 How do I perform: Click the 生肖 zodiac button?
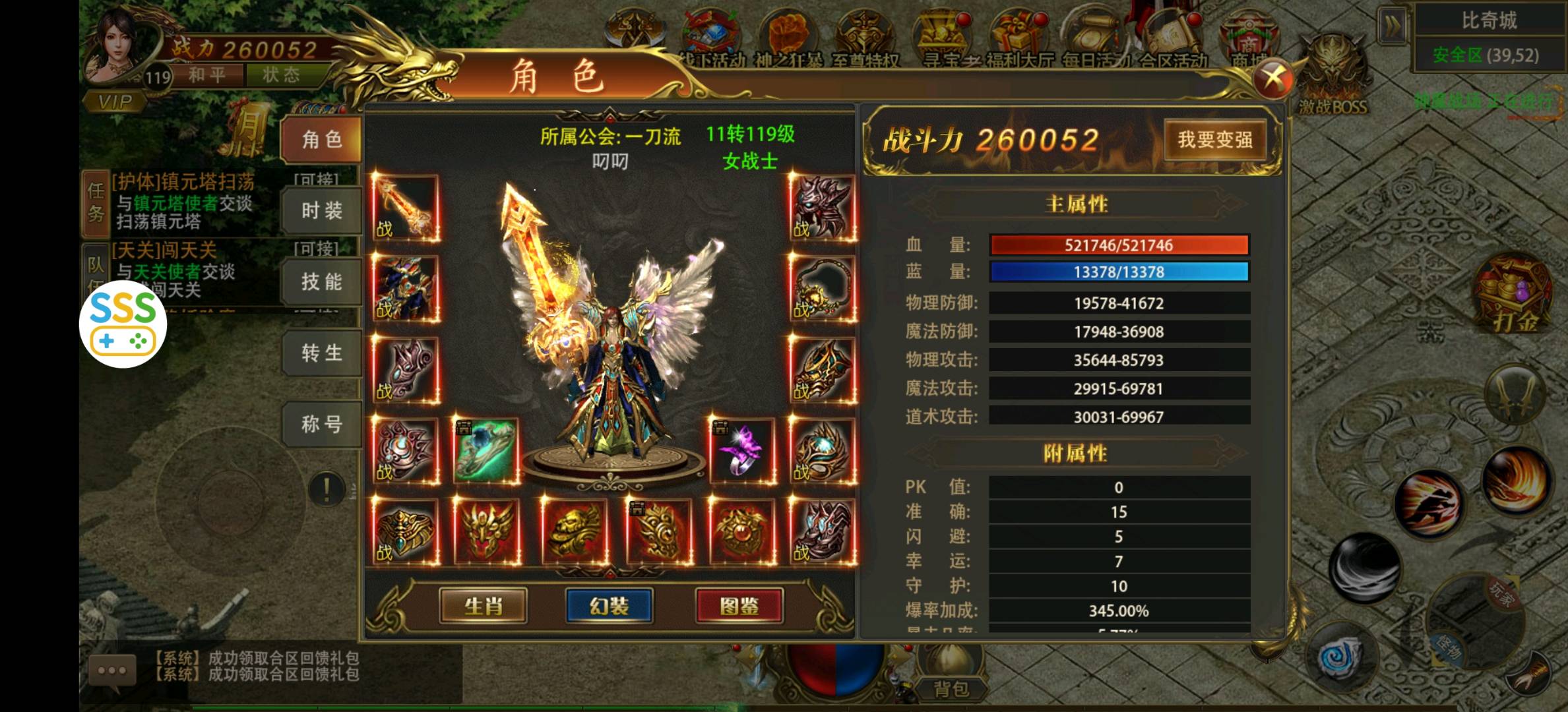483,606
